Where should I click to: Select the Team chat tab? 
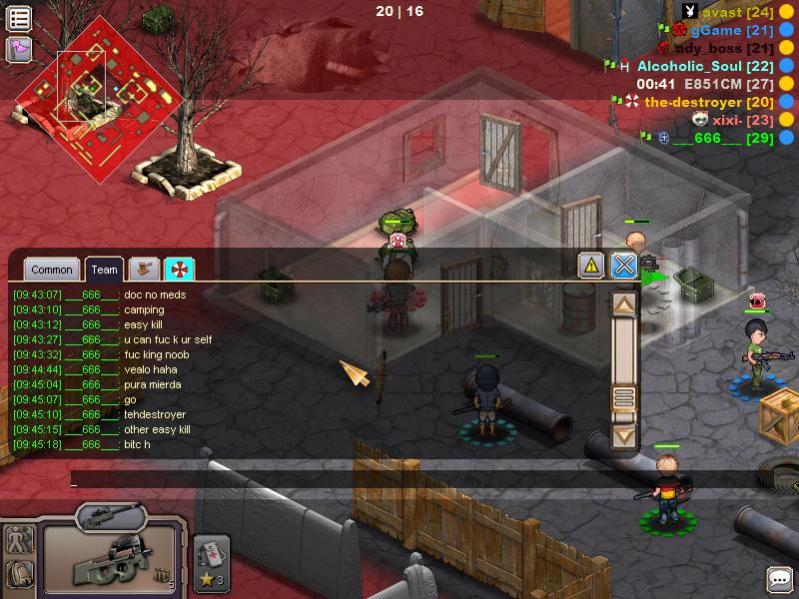[104, 269]
